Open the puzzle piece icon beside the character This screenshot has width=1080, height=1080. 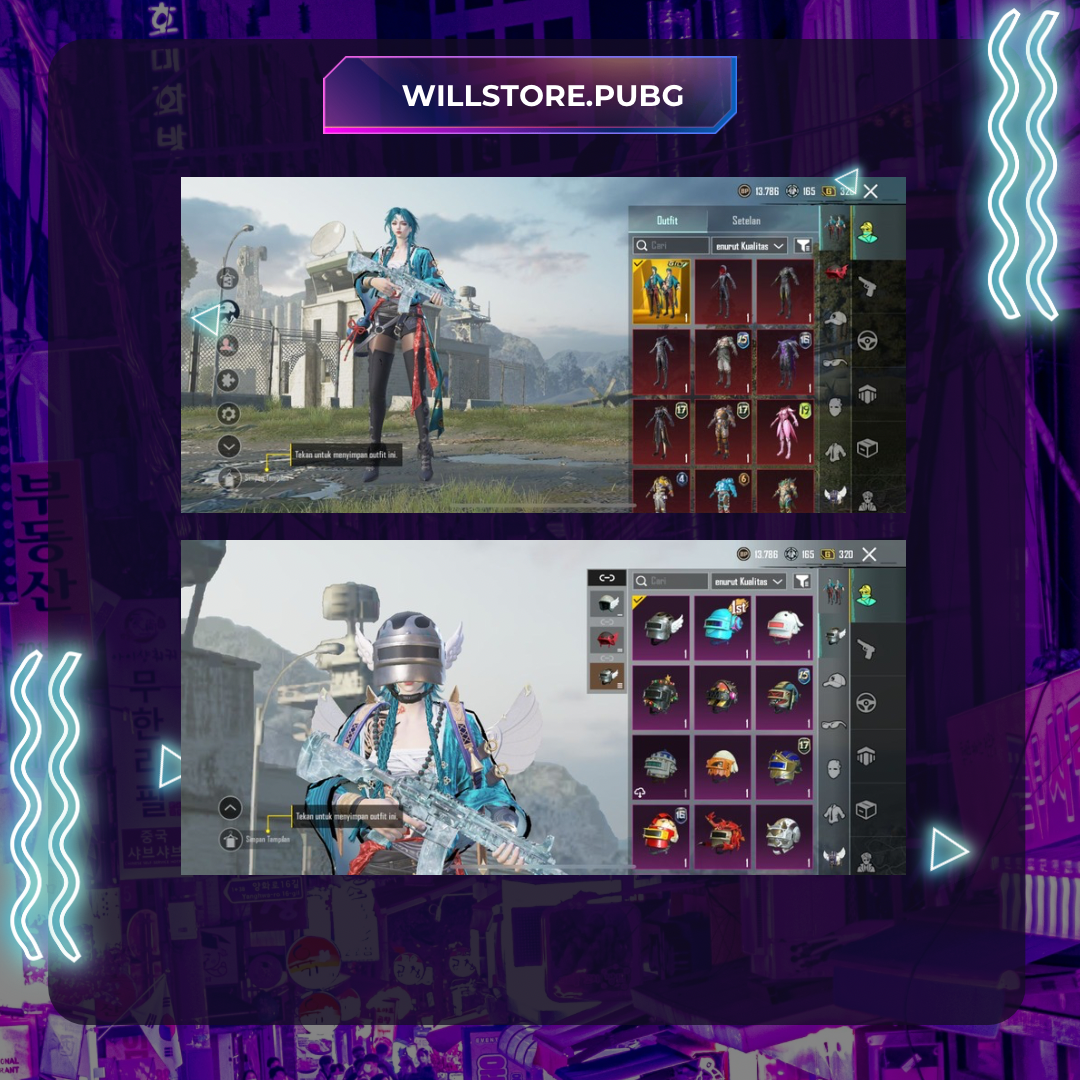point(229,380)
